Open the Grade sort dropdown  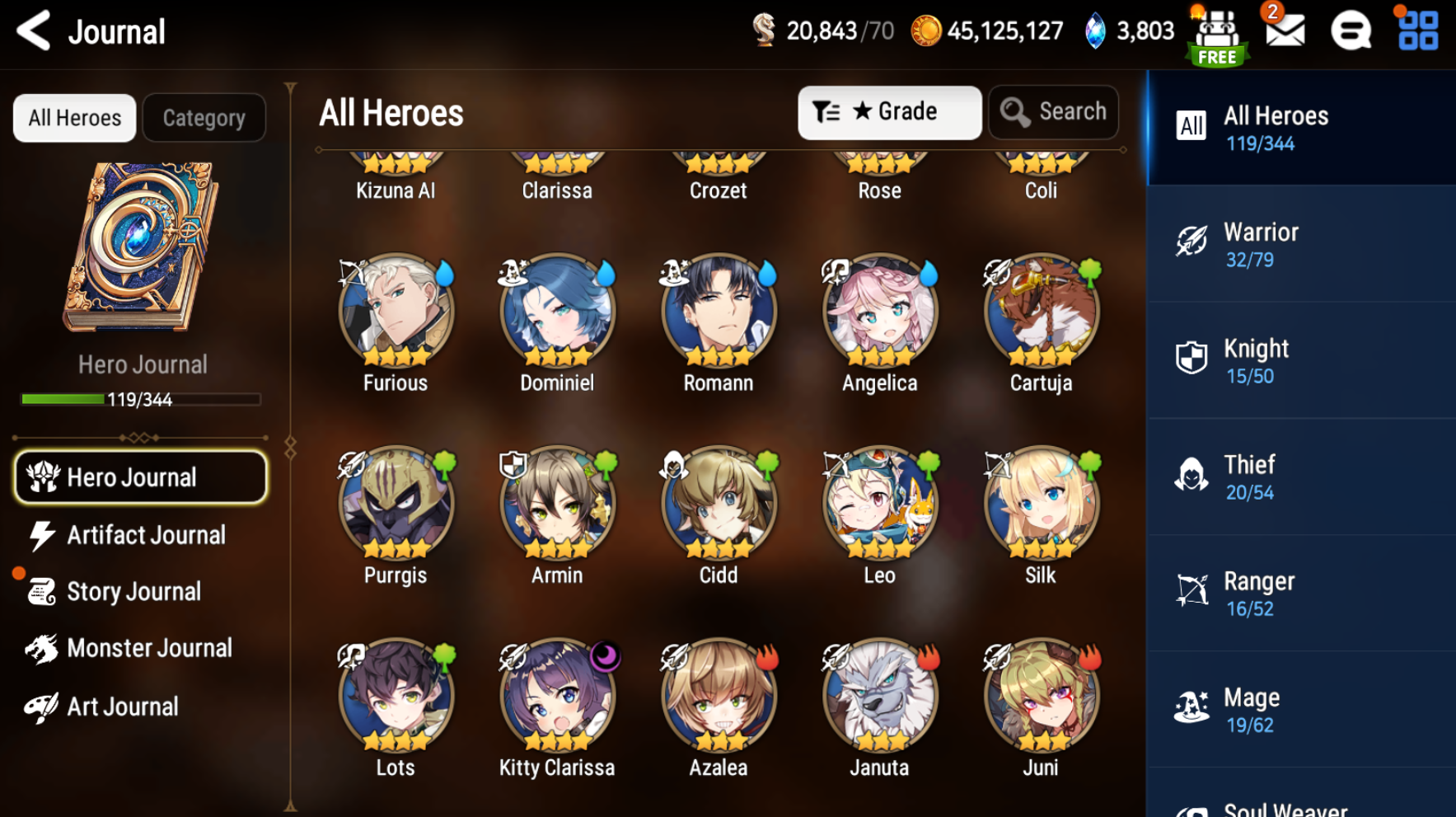[889, 112]
